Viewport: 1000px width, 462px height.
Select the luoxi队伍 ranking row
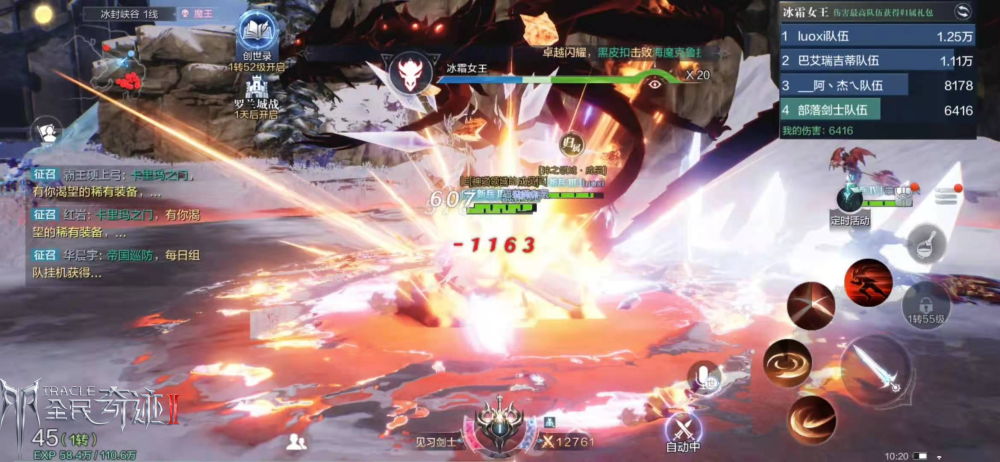[877, 36]
